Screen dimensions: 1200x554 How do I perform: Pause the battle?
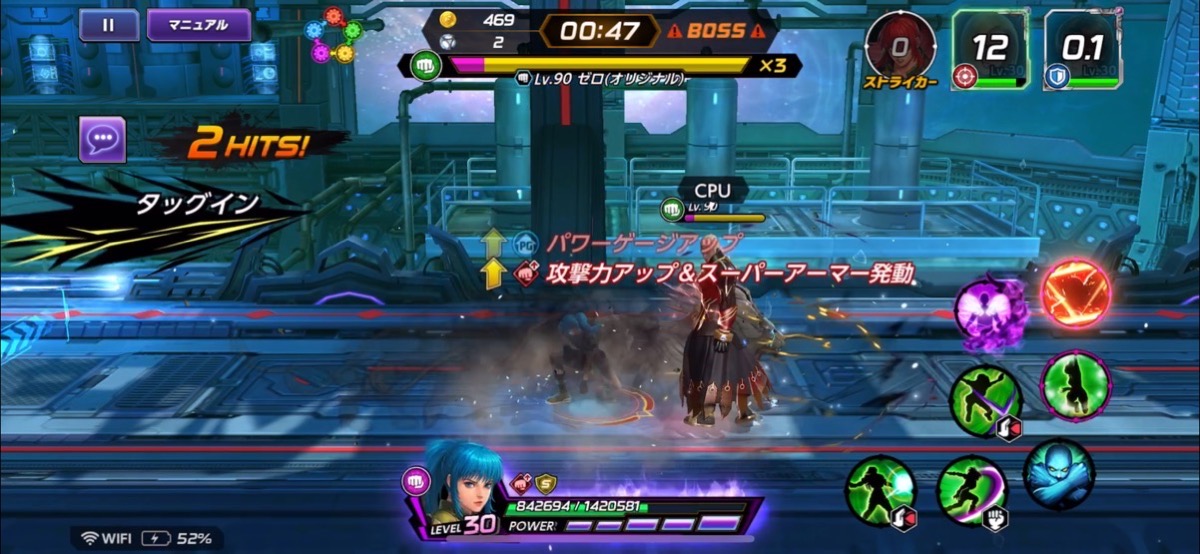[108, 25]
